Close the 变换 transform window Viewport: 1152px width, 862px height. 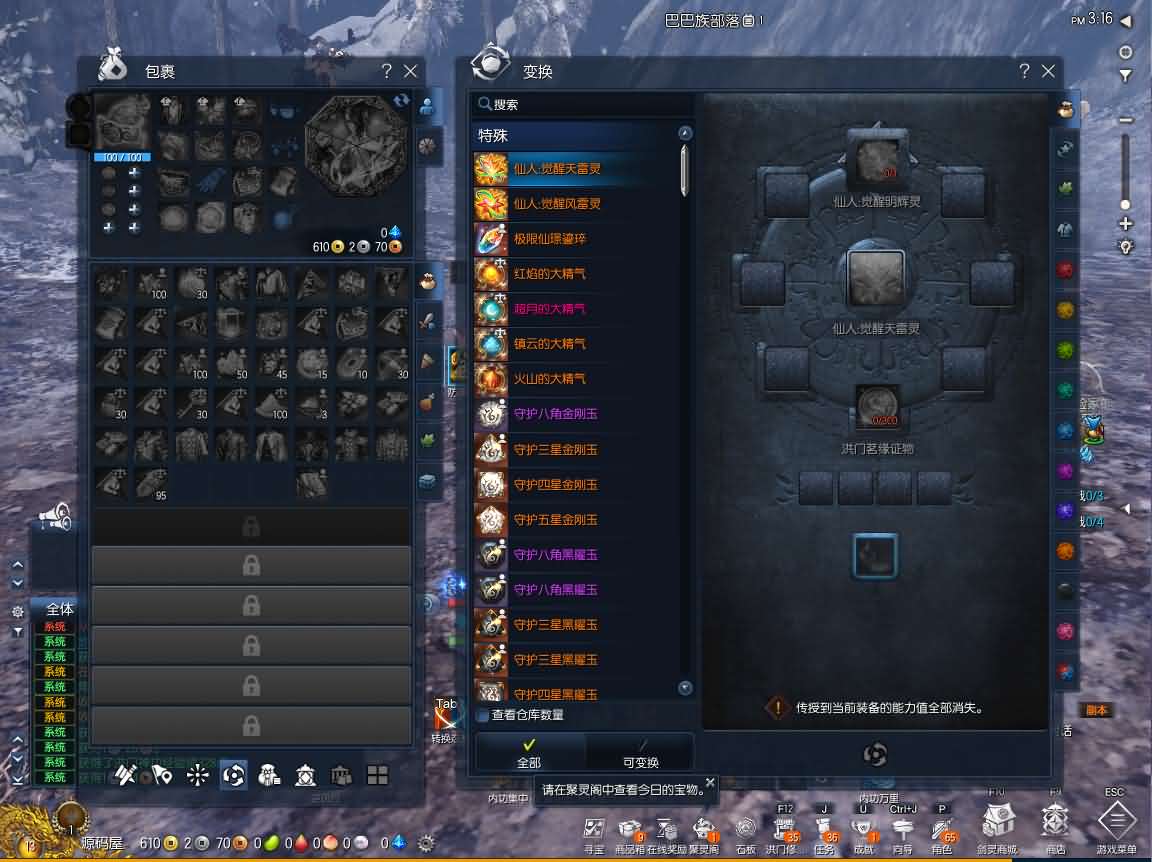click(1048, 71)
